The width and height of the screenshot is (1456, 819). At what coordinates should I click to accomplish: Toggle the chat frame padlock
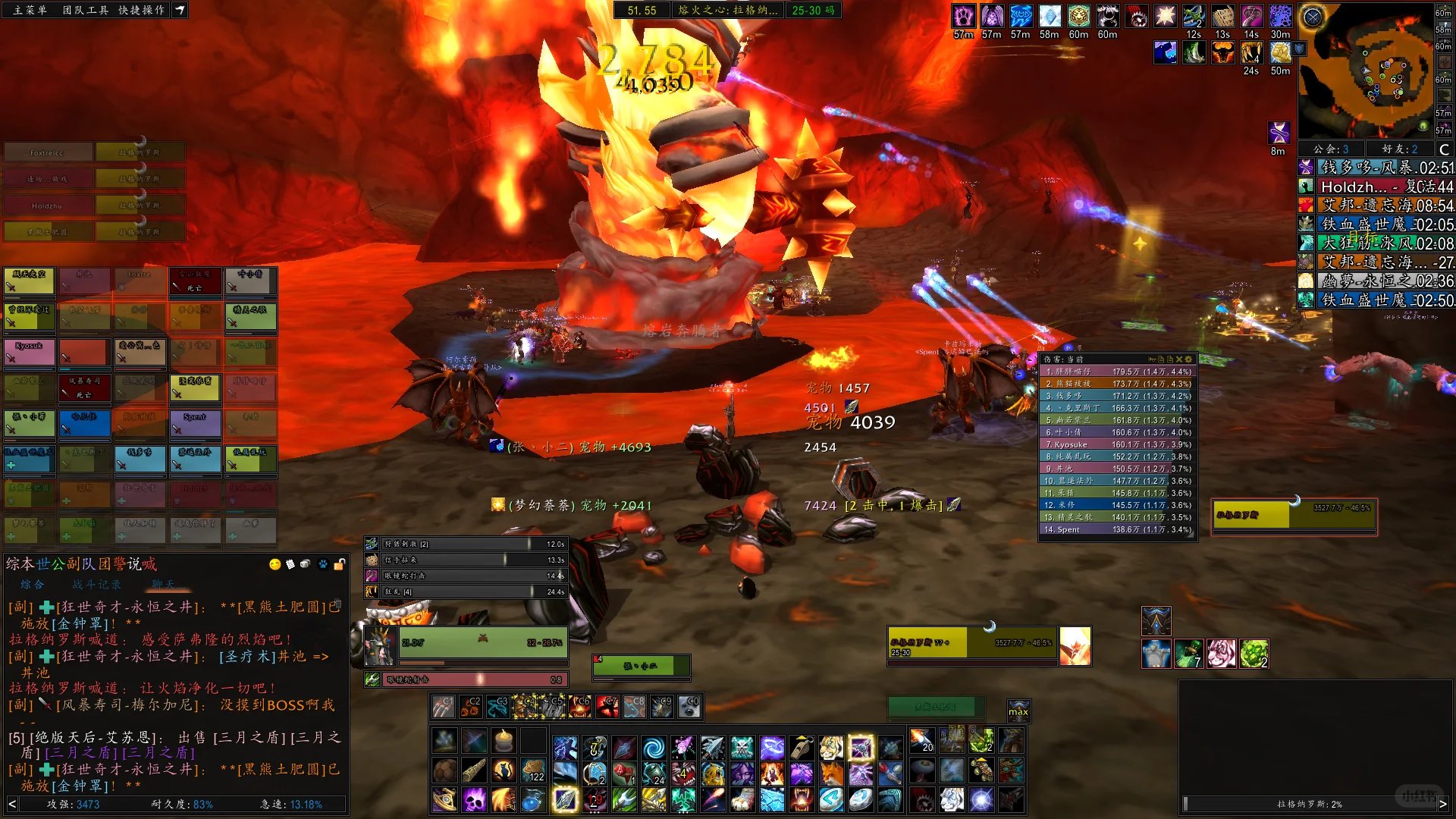tap(340, 564)
